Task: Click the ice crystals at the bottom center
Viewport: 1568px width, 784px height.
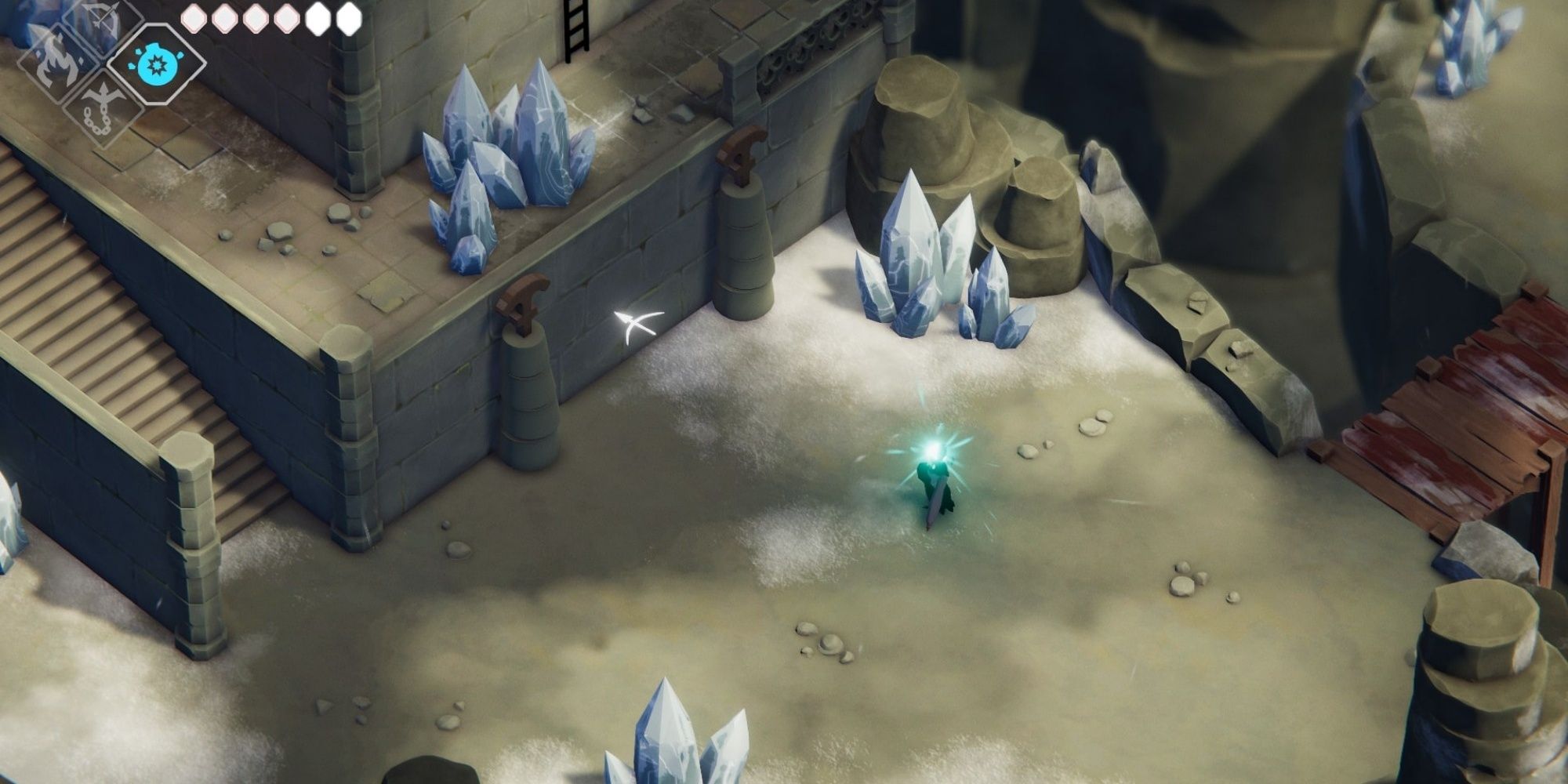Action: pos(674,745)
